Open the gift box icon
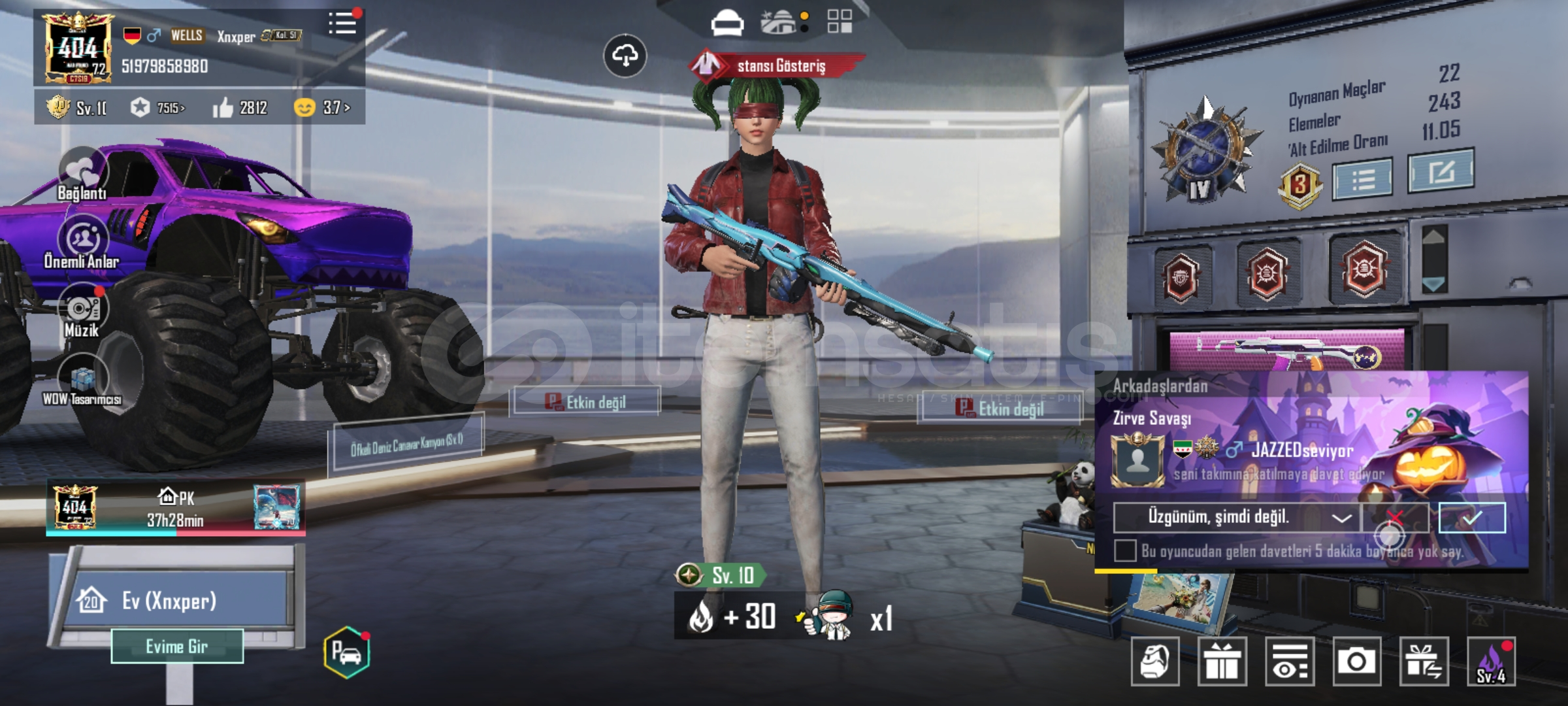 [x=1222, y=662]
